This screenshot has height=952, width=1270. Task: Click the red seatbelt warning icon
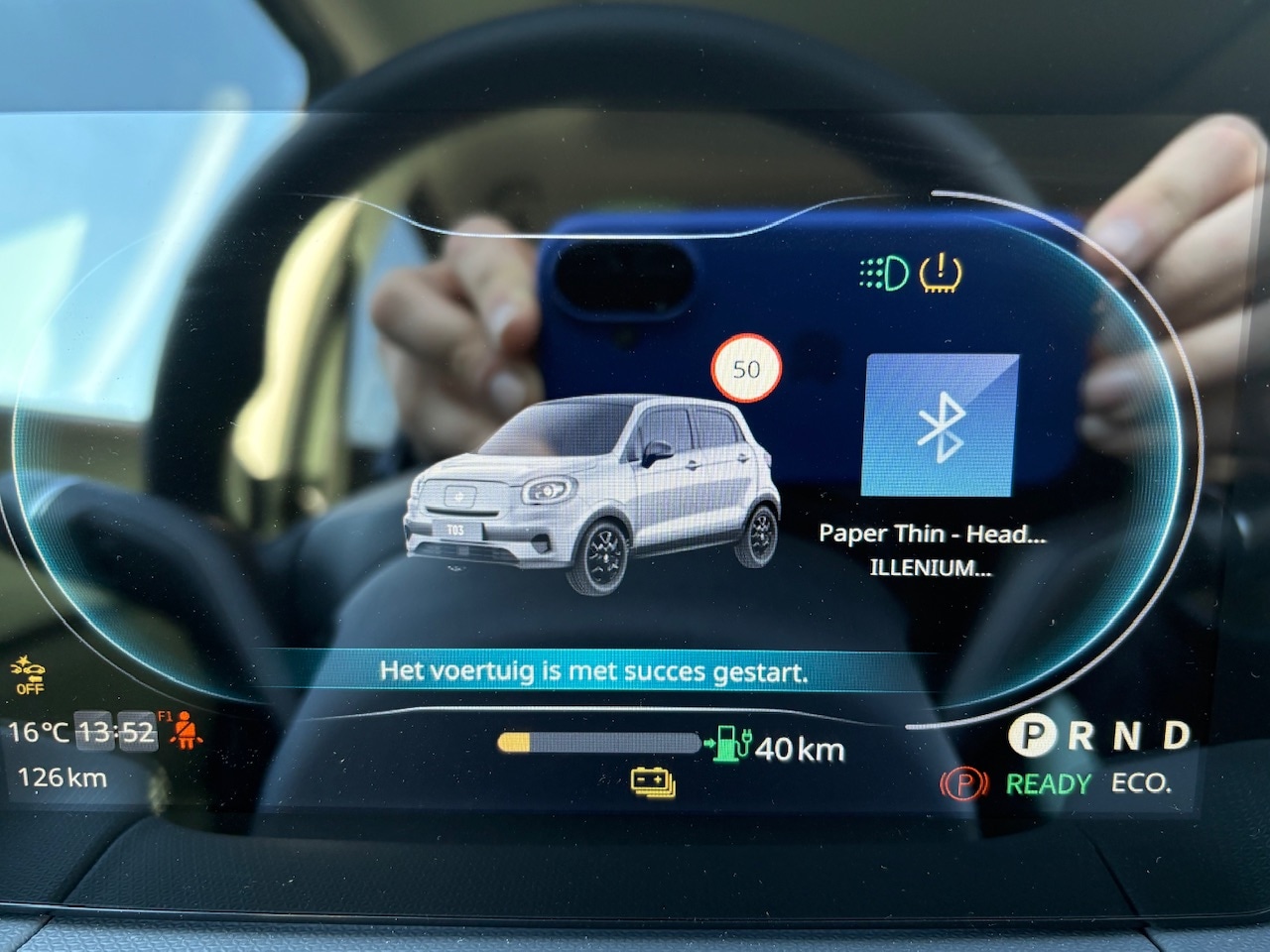coord(184,733)
